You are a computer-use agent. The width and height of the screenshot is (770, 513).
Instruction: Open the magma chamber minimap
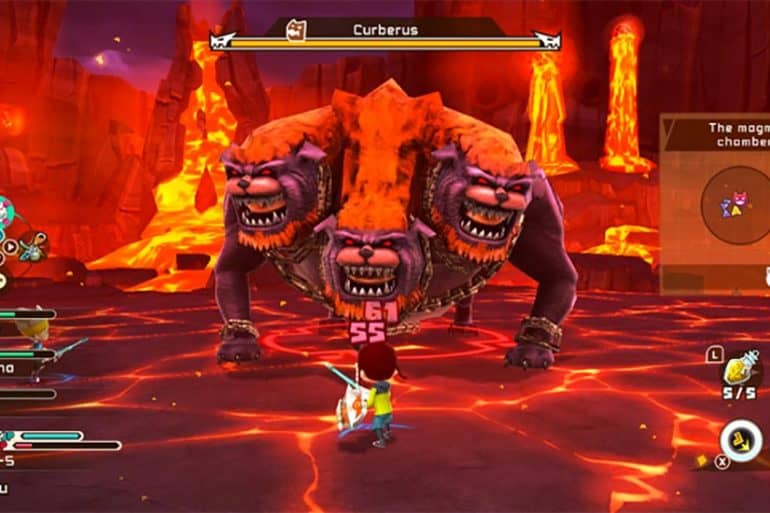tap(740, 204)
